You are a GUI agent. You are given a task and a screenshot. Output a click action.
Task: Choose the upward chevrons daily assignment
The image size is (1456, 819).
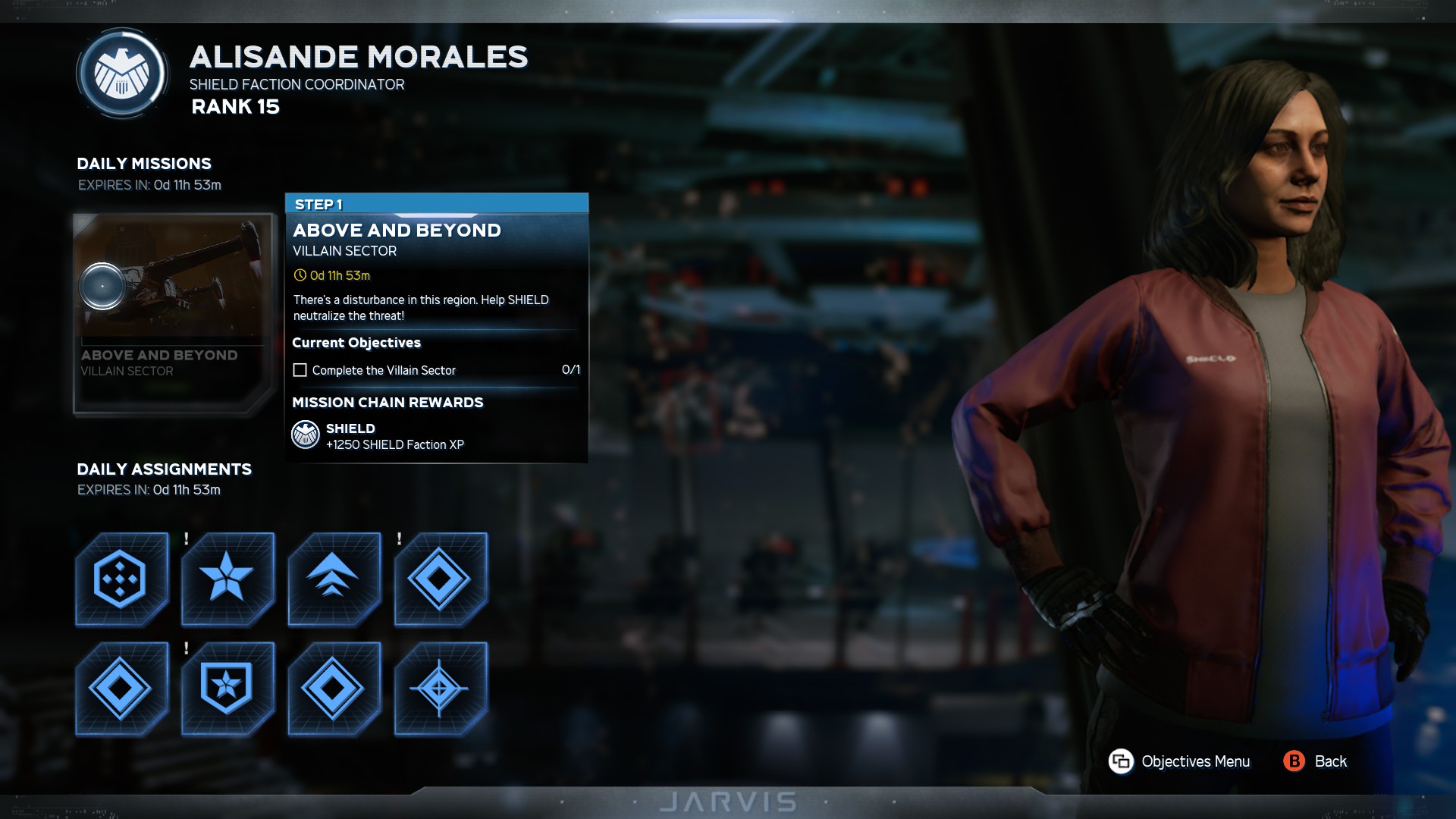pyautogui.click(x=334, y=579)
